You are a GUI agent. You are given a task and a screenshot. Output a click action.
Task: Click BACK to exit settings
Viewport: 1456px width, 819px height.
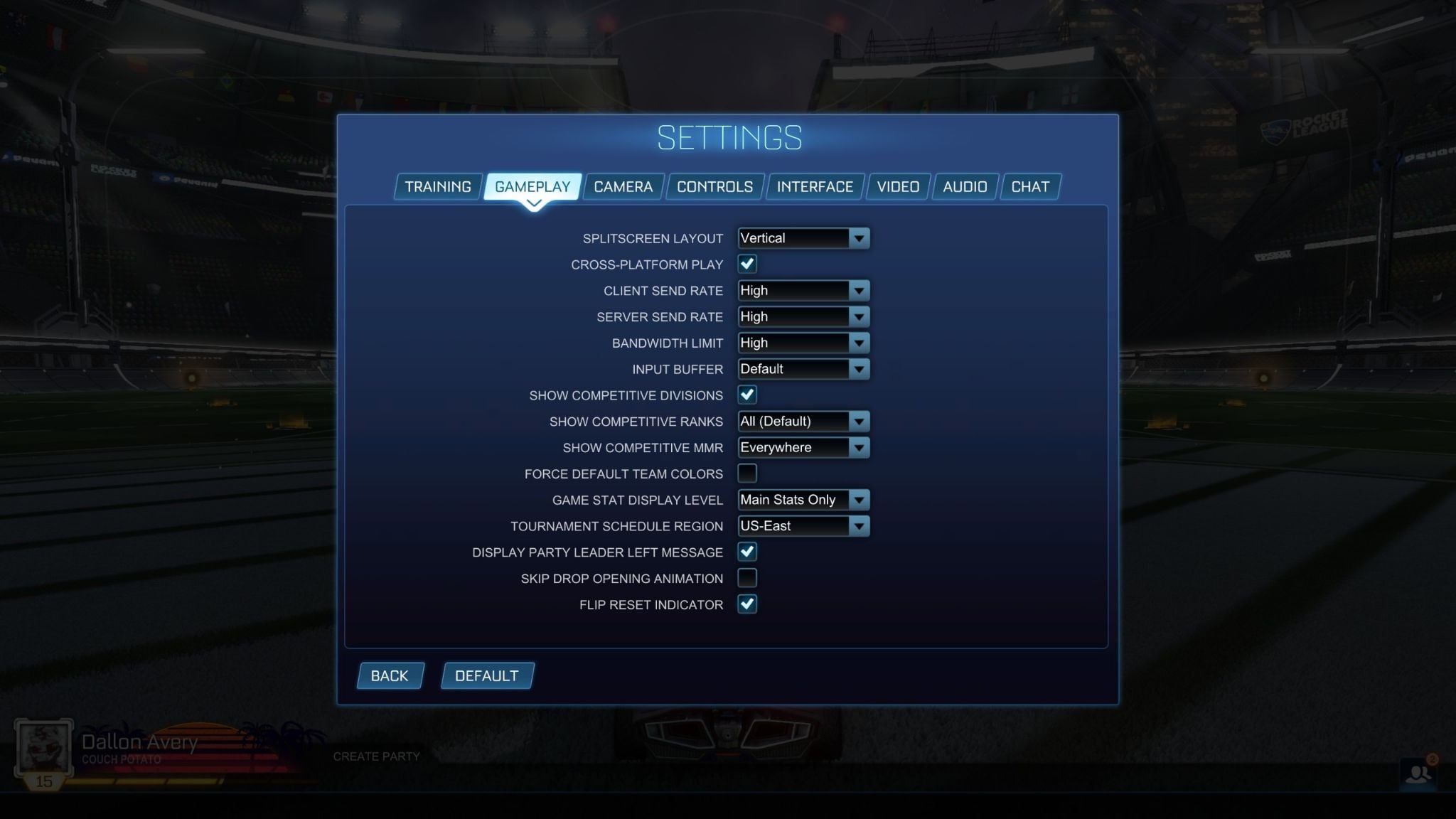(390, 675)
